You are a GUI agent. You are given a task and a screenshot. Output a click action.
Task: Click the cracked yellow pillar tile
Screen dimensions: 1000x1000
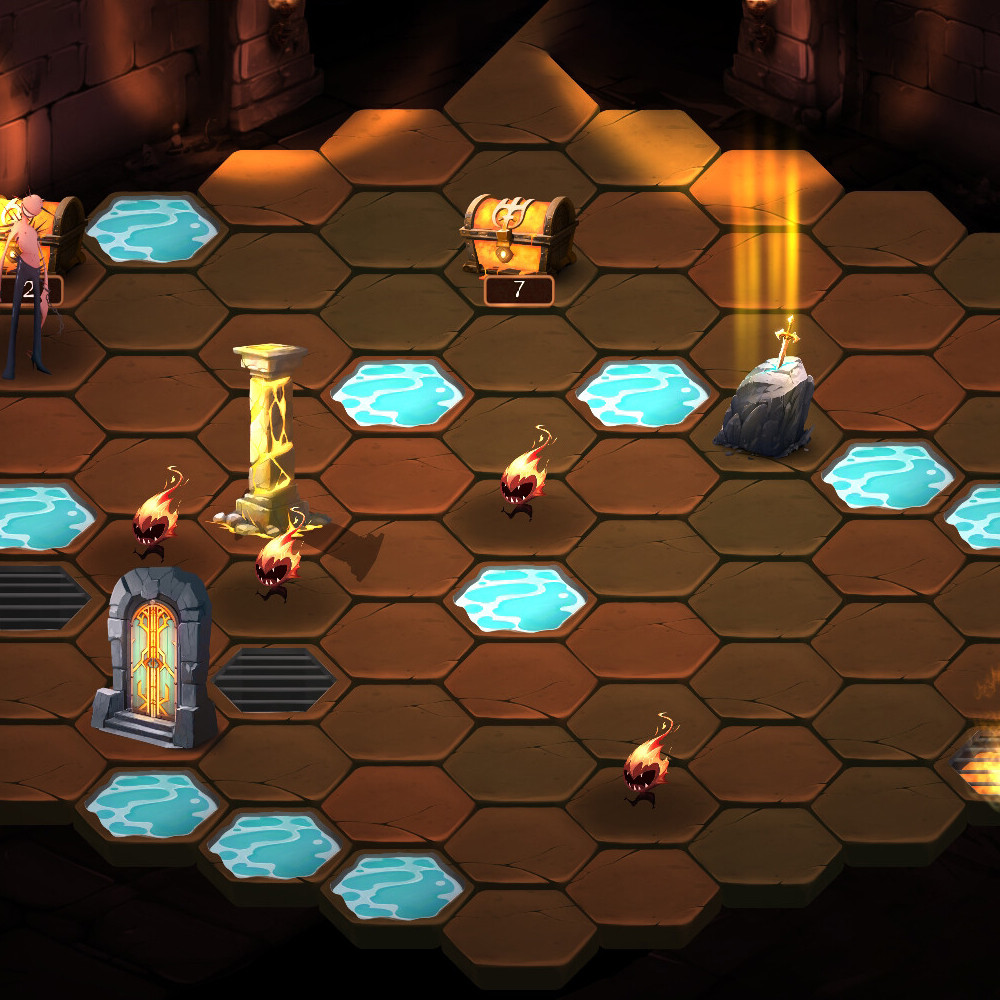[268, 440]
